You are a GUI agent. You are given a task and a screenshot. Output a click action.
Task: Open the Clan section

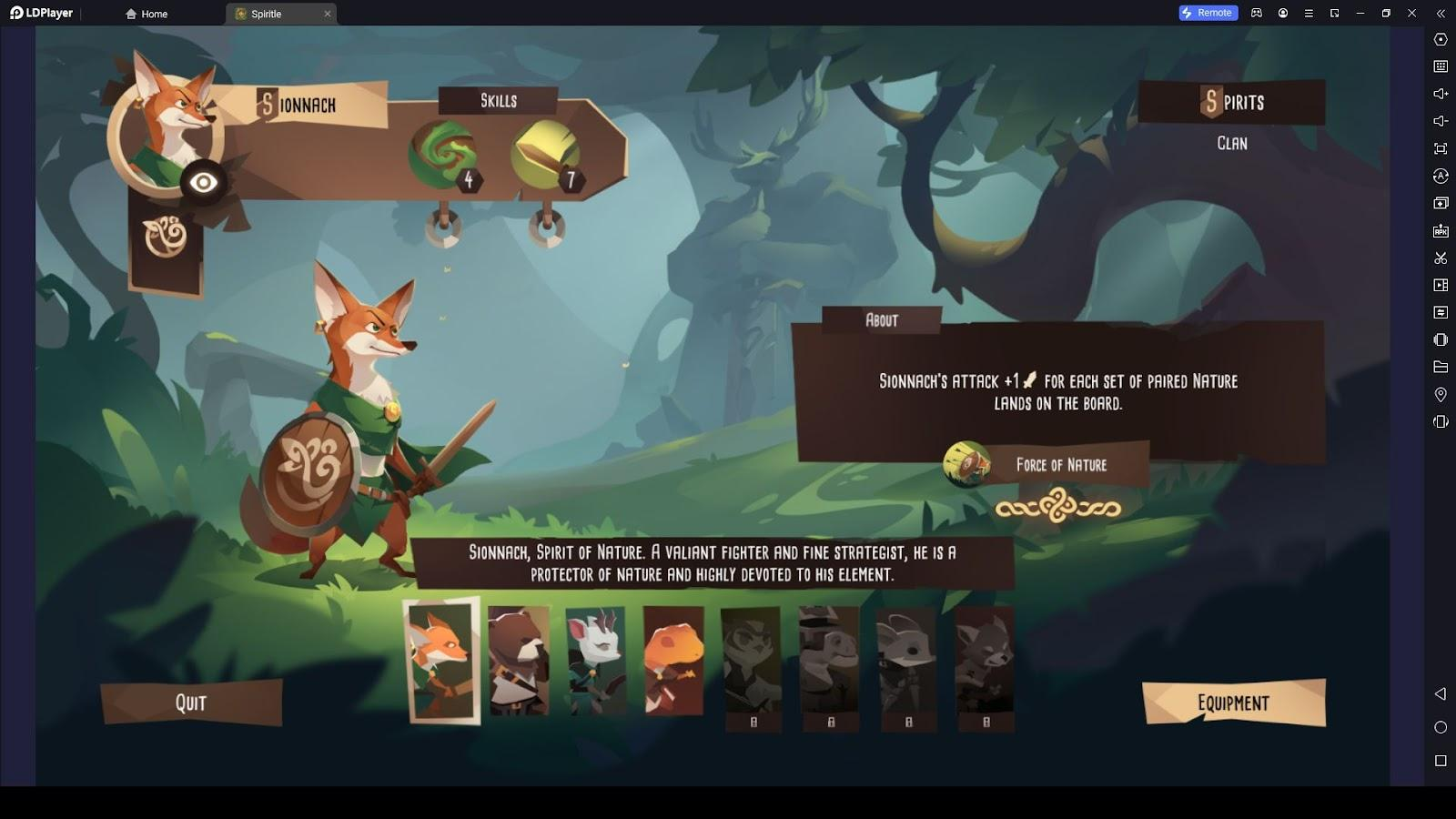(x=1232, y=143)
